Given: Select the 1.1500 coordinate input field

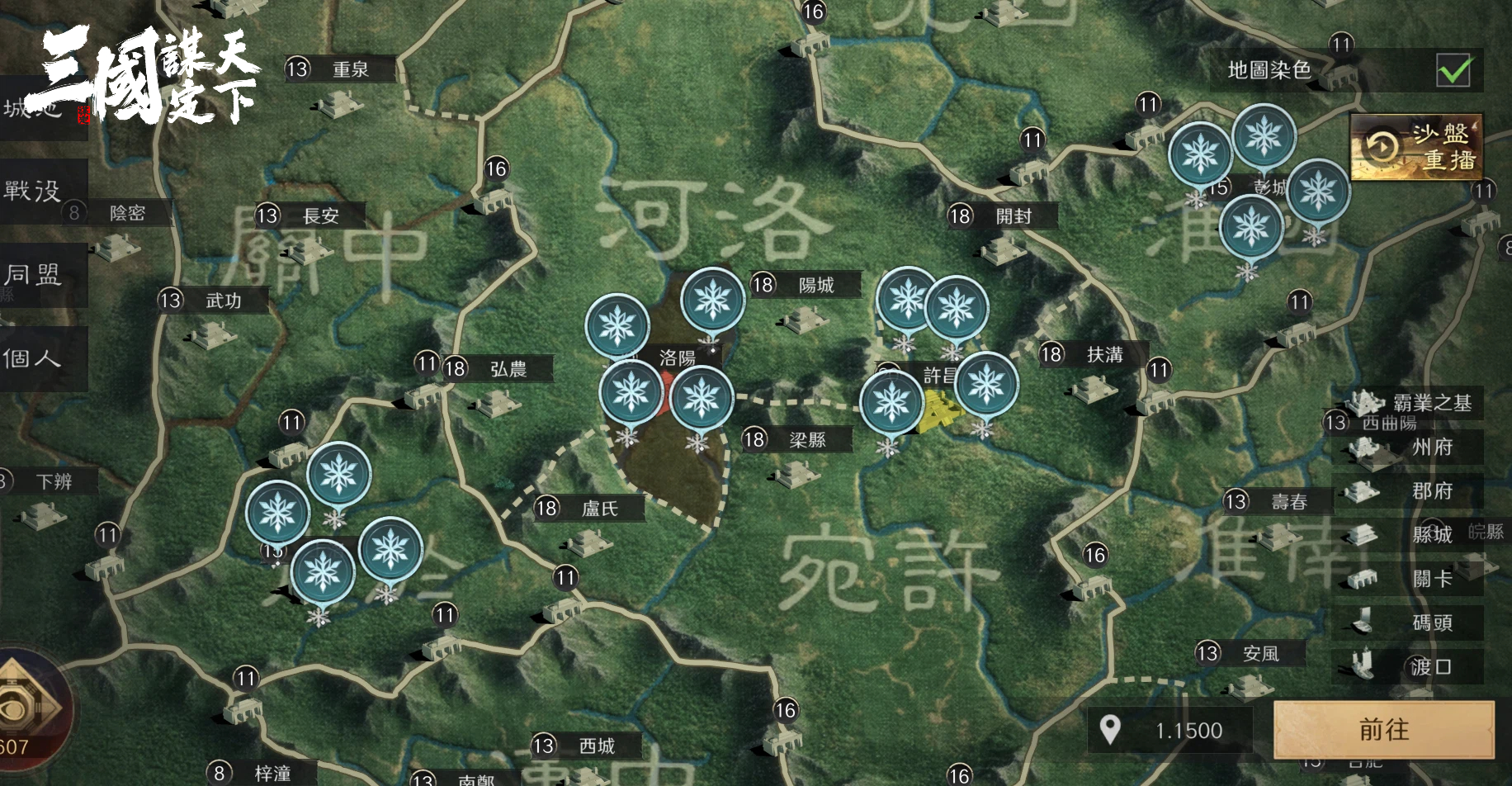Looking at the screenshot, I should click(1188, 731).
